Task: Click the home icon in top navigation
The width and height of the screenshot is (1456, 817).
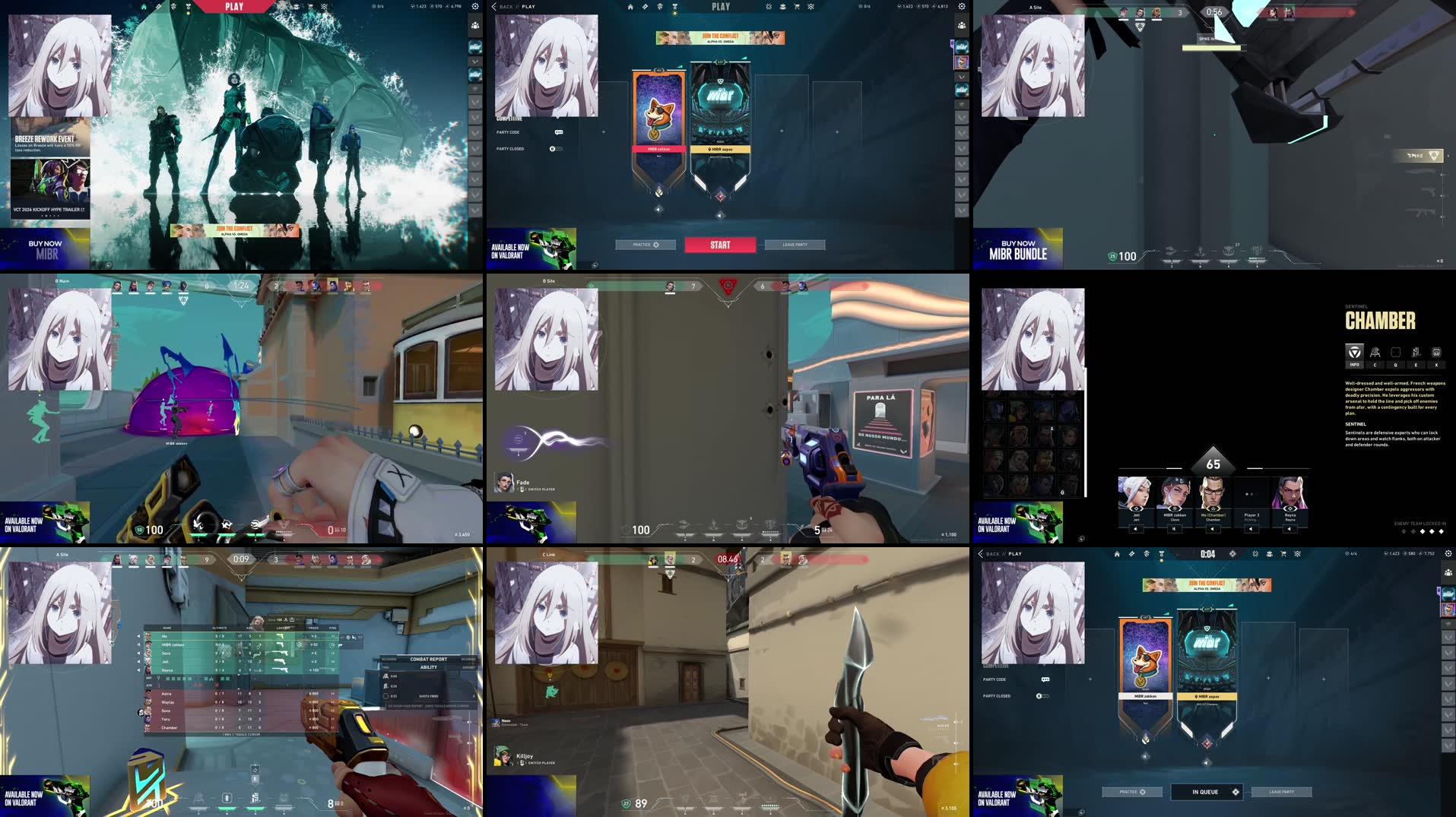Action: pyautogui.click(x=630, y=7)
